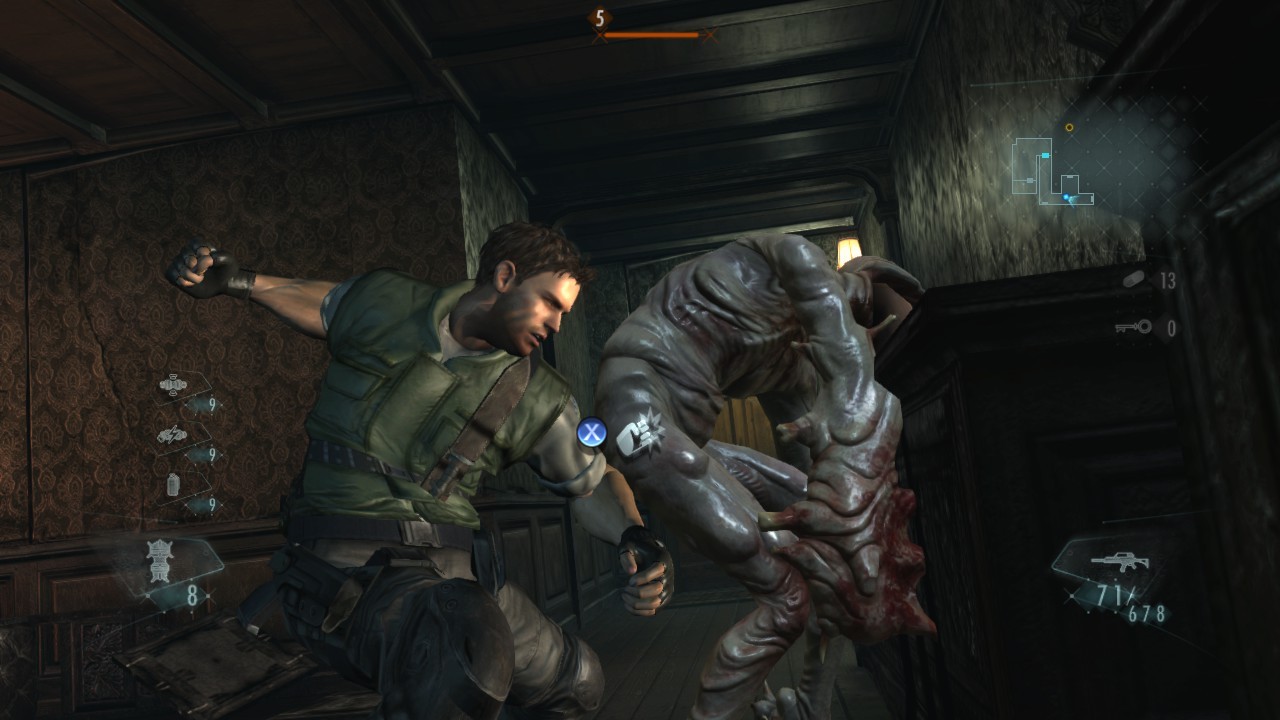Choose the shock grenade with lightning bolt
This screenshot has height=720, width=1280.
point(171,435)
